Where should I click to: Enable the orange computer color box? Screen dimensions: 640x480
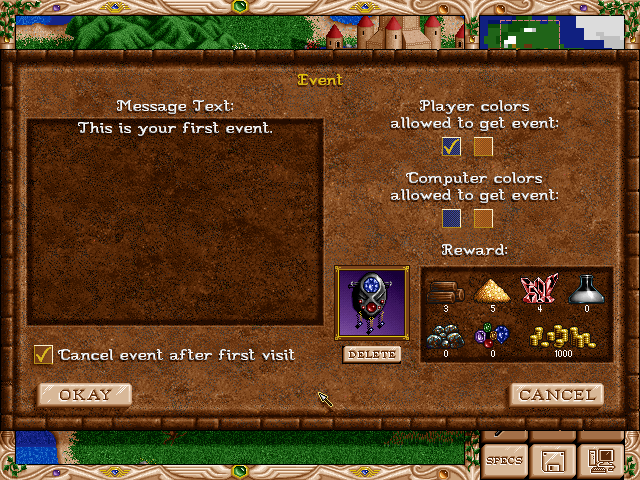[484, 218]
